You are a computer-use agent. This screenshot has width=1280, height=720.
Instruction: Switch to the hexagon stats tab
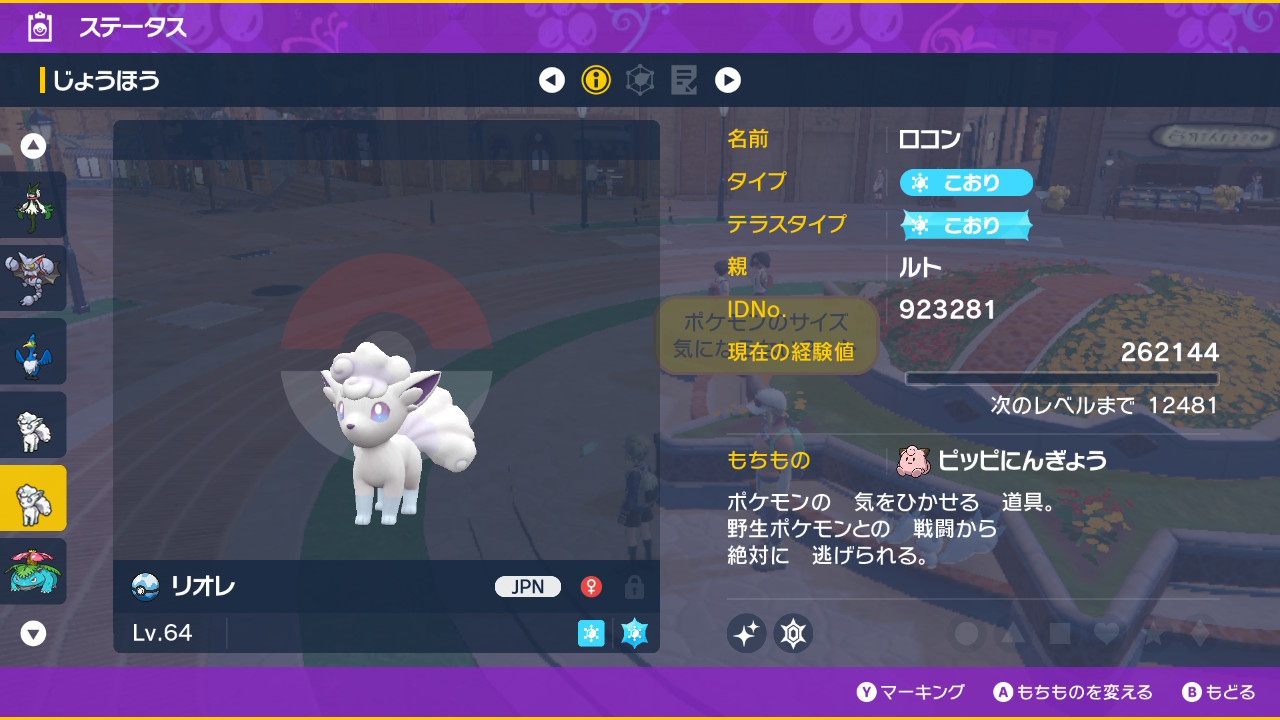(640, 80)
